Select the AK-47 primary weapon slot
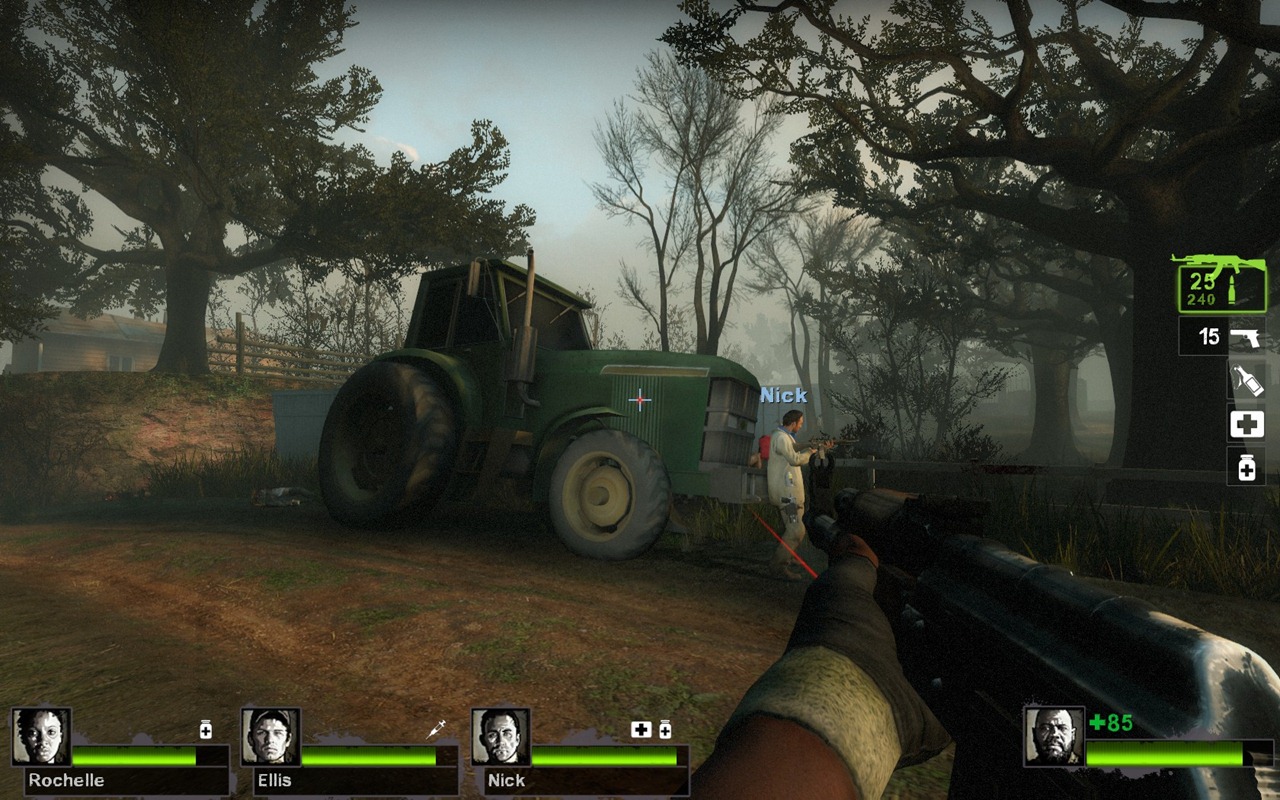 point(1220,283)
